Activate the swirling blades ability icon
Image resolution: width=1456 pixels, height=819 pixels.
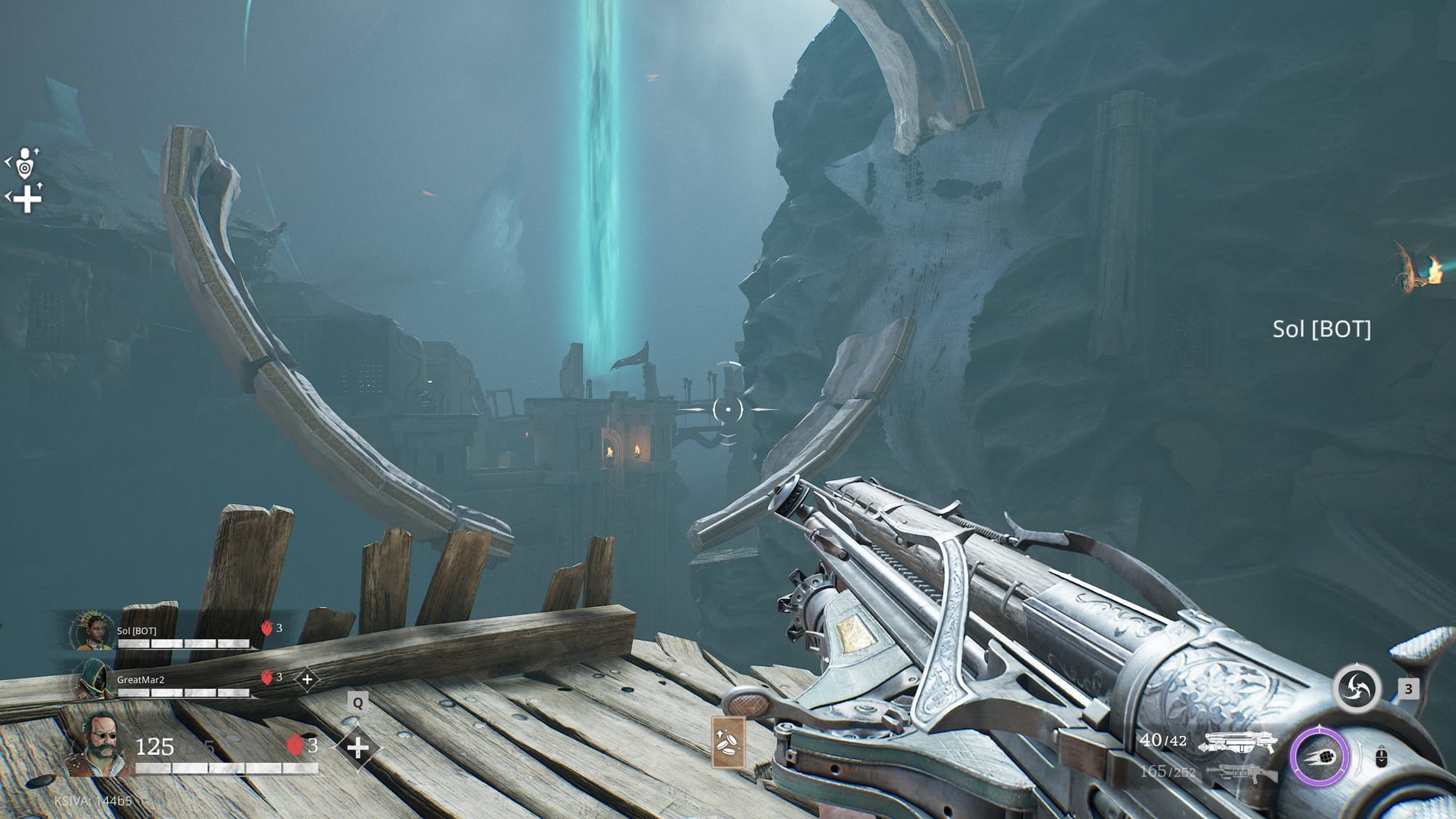pyautogui.click(x=1357, y=689)
